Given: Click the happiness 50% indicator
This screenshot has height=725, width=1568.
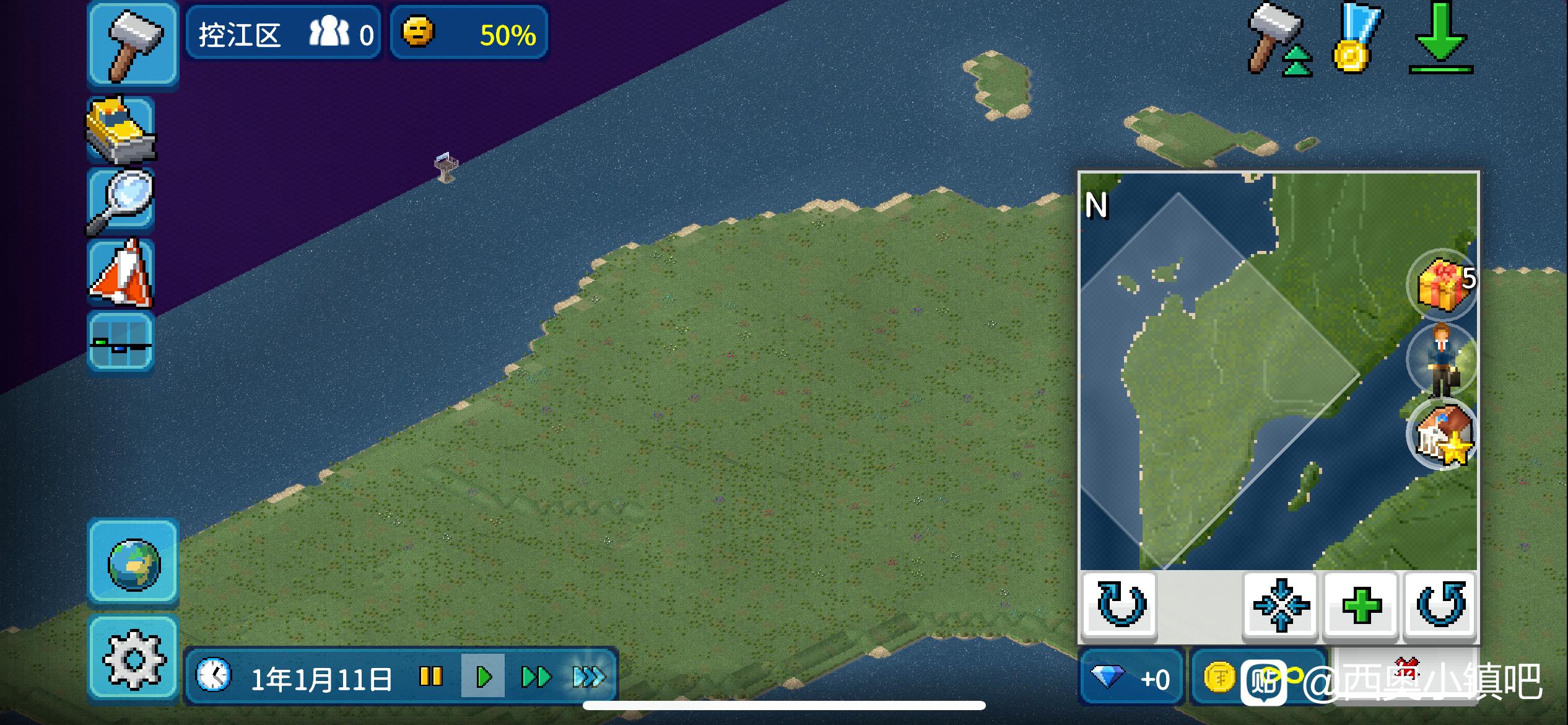Looking at the screenshot, I should [x=469, y=33].
